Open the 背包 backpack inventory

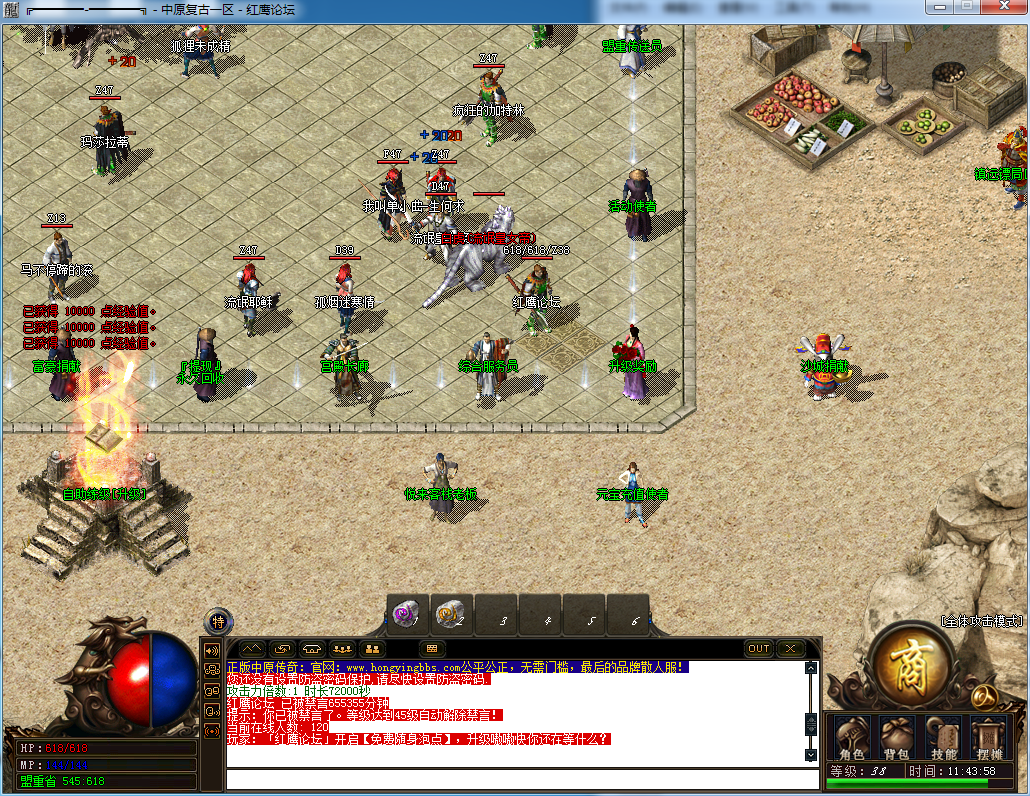pyautogui.click(x=895, y=738)
